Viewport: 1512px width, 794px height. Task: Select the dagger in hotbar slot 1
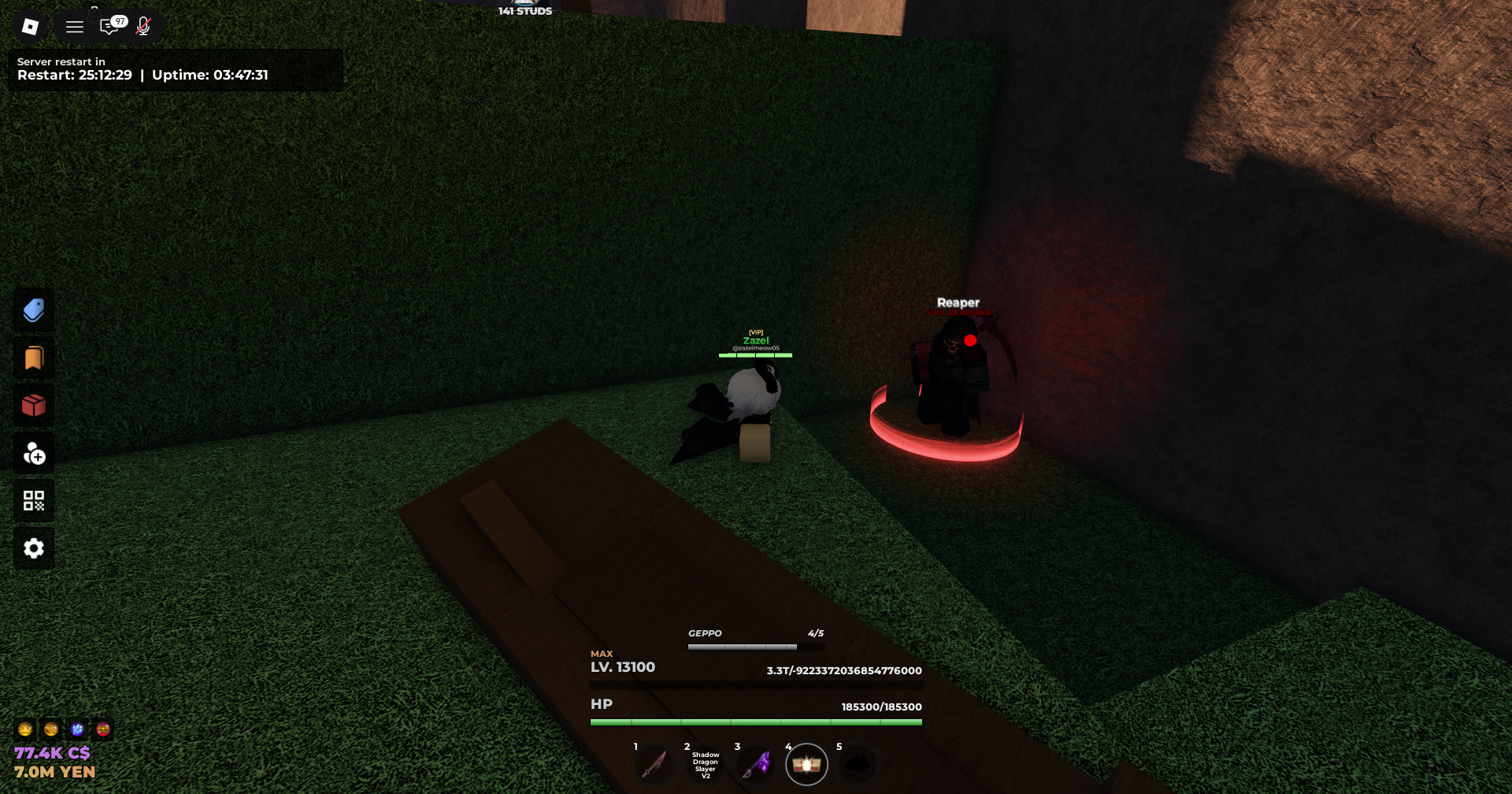click(654, 763)
